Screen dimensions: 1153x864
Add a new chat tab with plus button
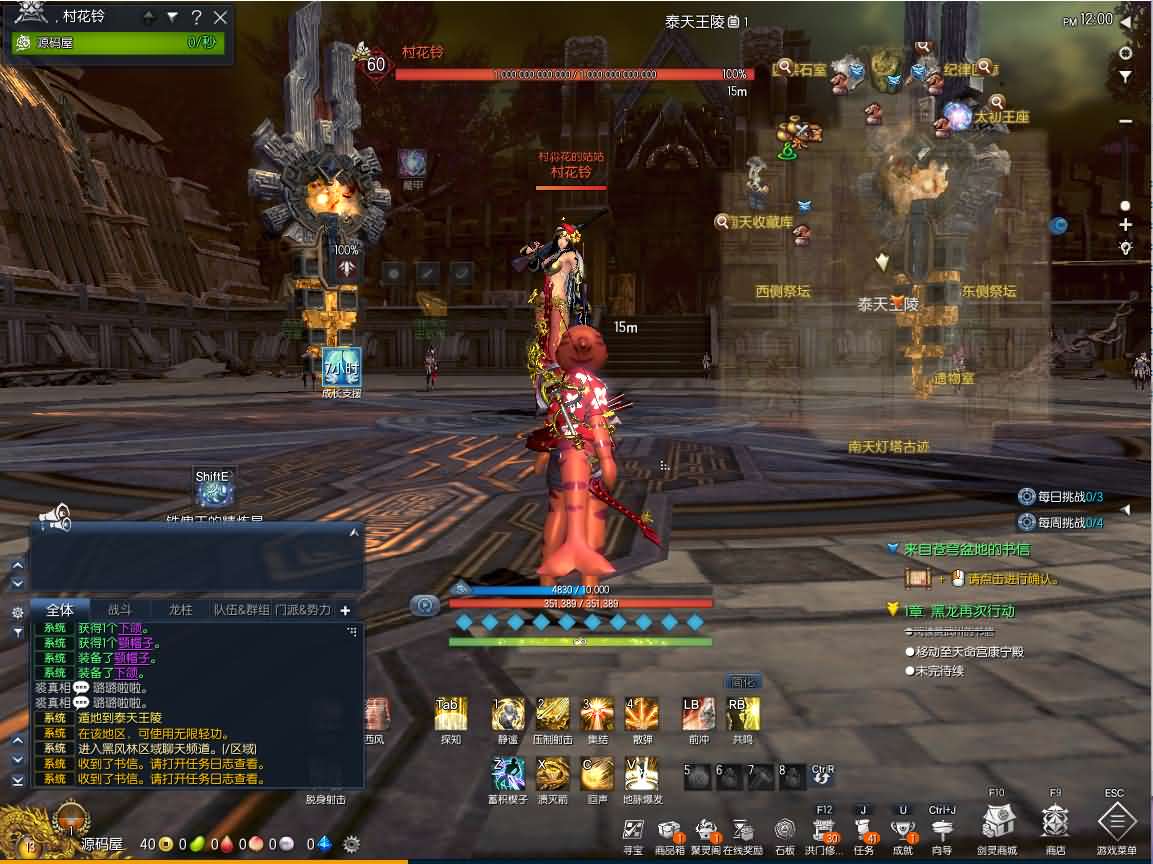click(x=345, y=610)
